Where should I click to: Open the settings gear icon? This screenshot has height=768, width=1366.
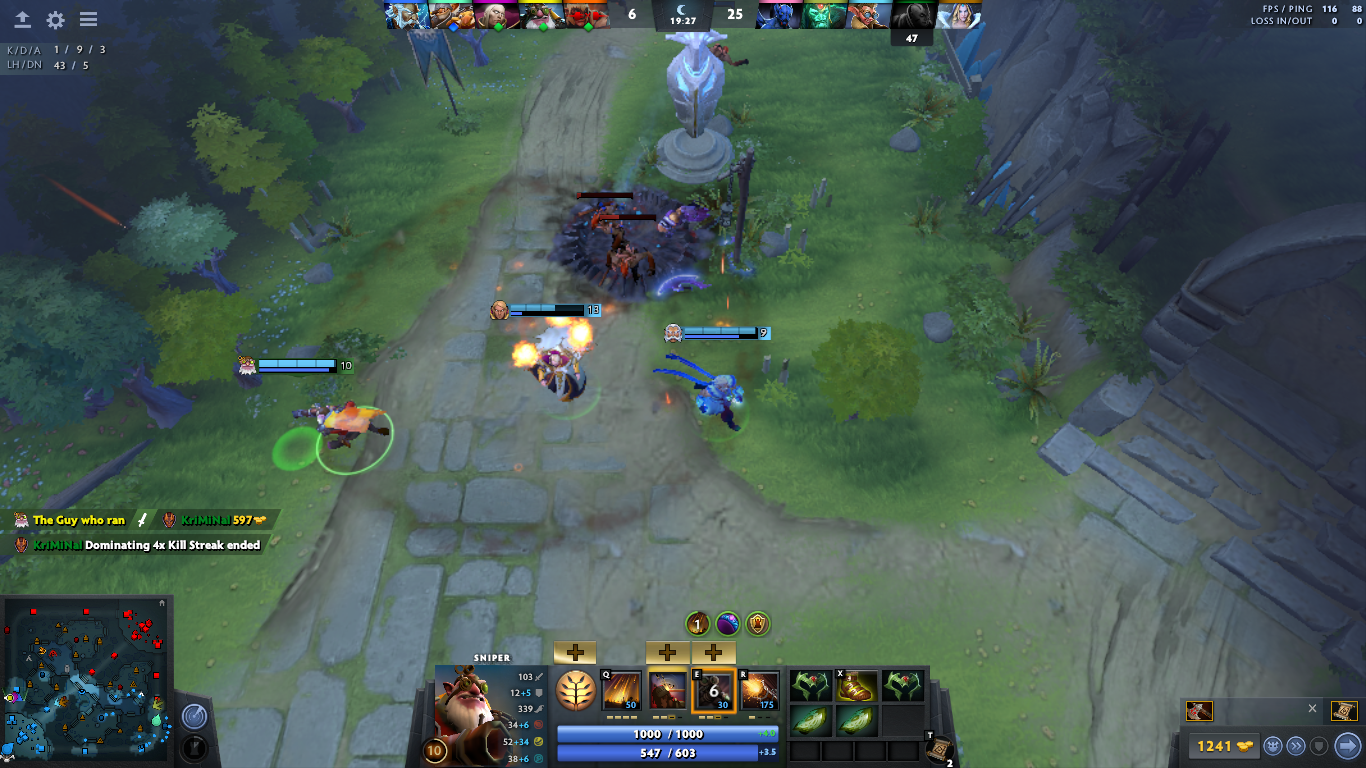point(55,20)
